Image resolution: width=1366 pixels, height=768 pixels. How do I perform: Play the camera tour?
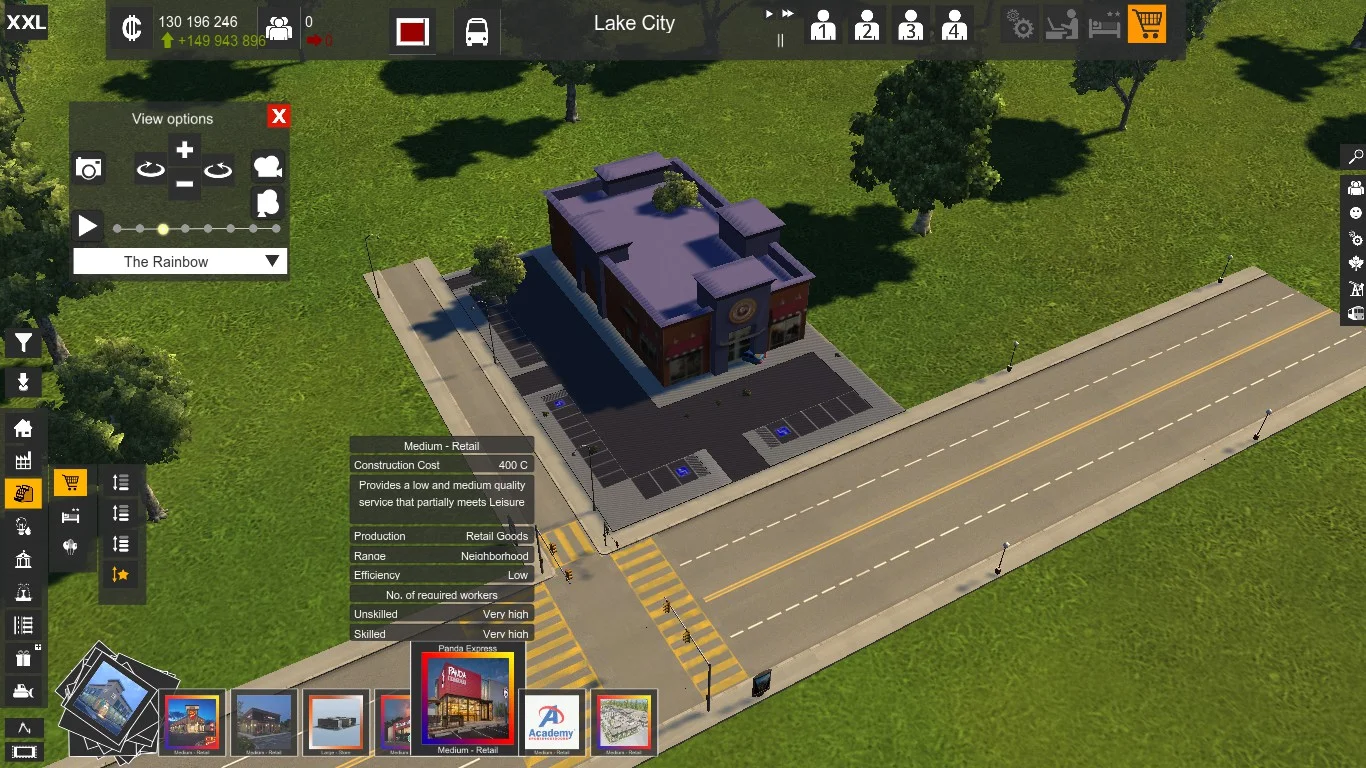coord(88,226)
